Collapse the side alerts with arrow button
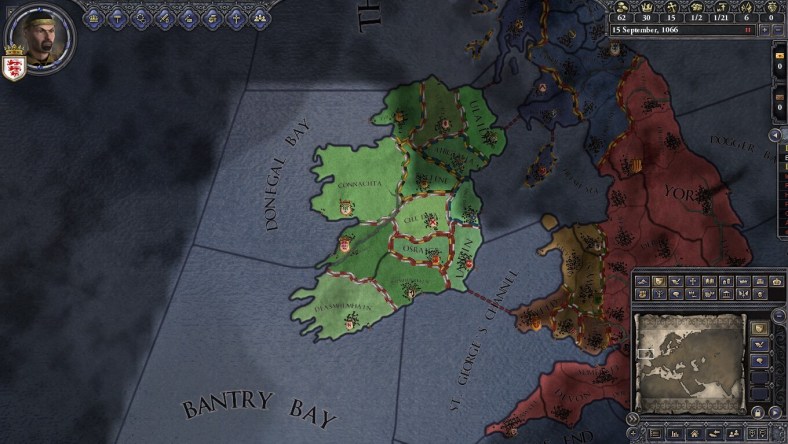Screen dimensions: 788x444 click(773, 134)
